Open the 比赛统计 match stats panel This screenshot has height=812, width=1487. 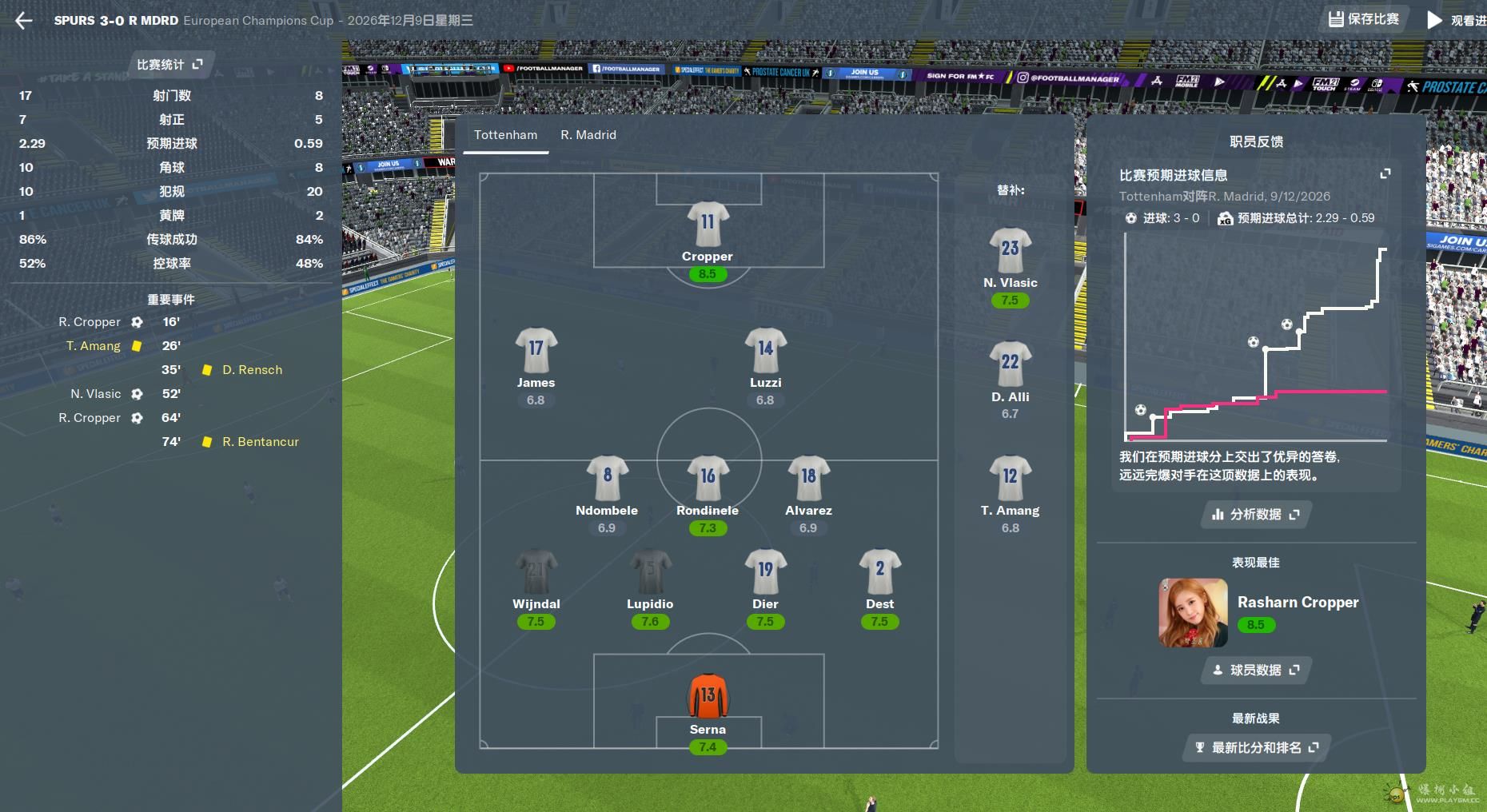pos(169,65)
